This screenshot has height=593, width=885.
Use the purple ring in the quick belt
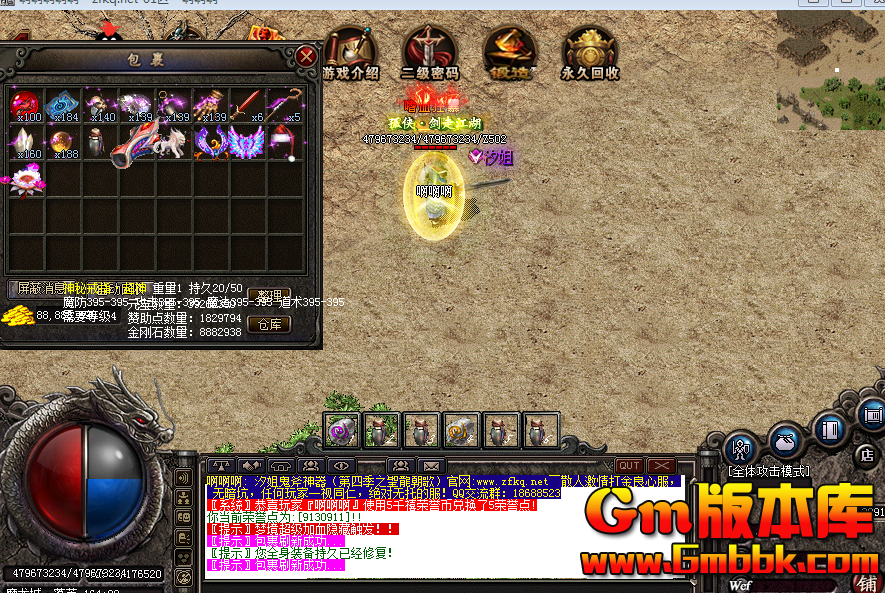click(342, 430)
